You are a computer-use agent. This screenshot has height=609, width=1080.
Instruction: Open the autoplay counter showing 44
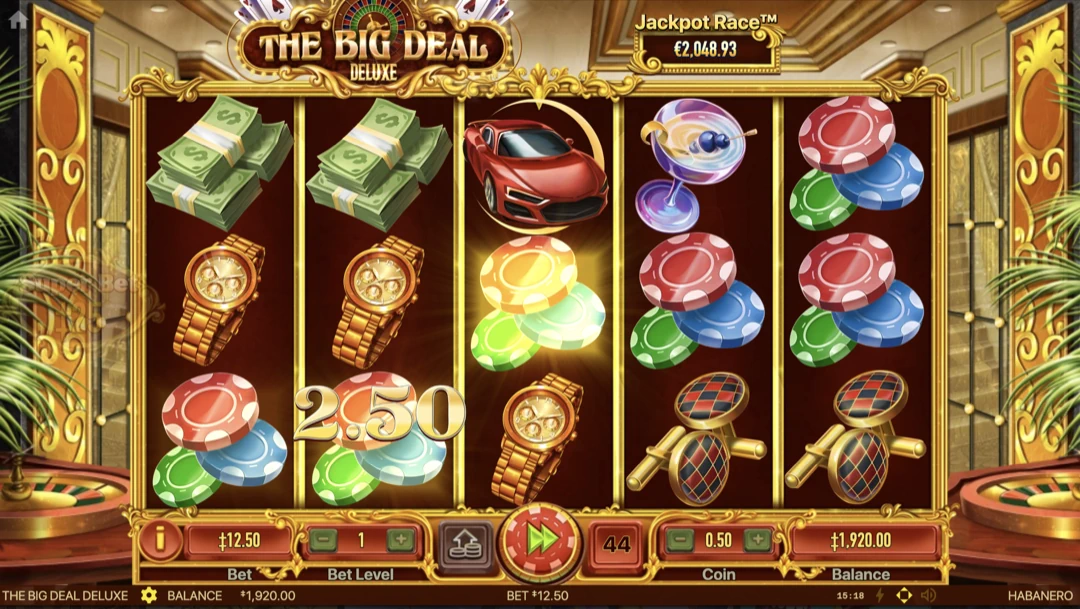pos(617,544)
